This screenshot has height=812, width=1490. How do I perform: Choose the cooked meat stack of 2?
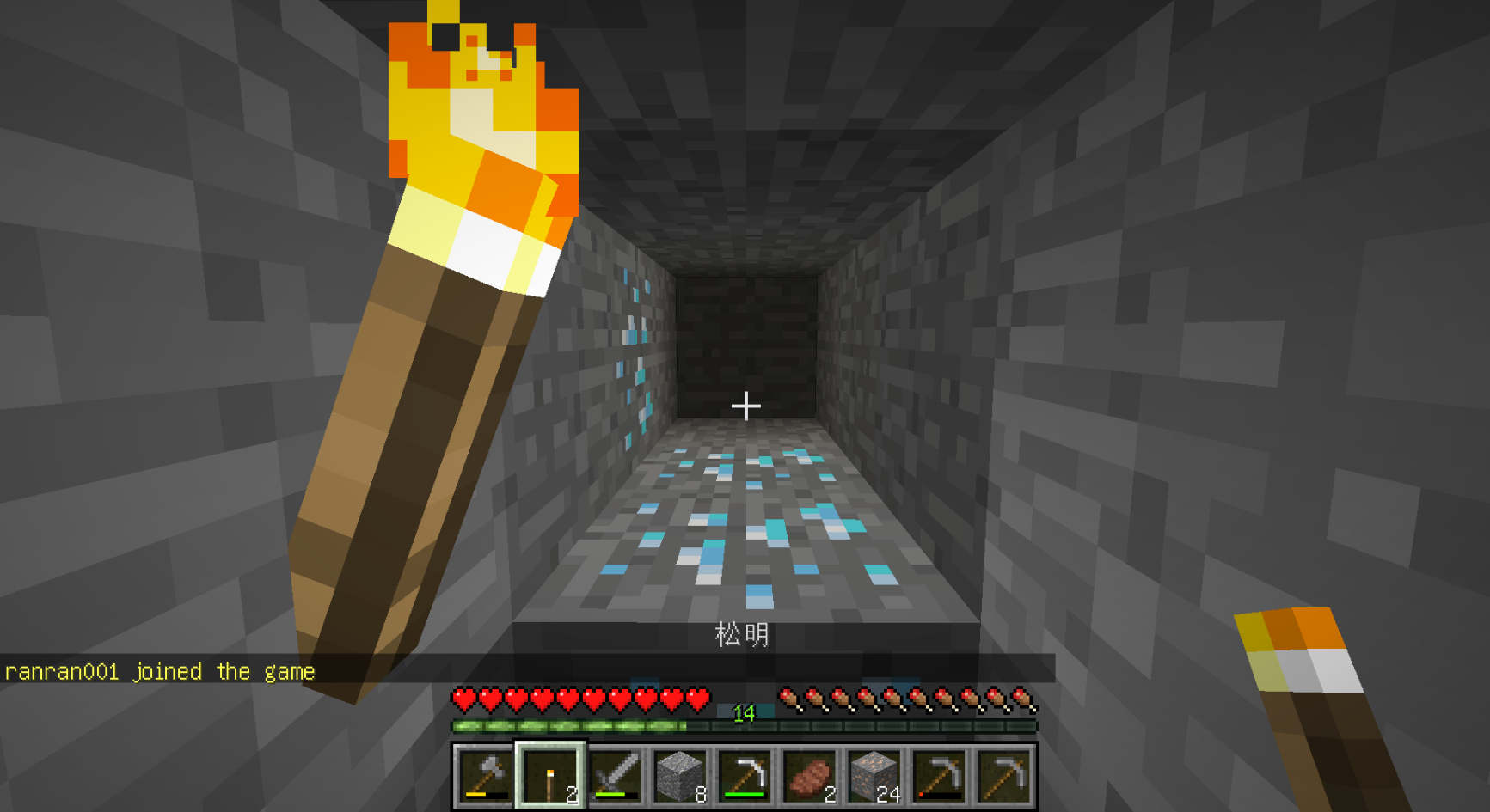(810, 776)
